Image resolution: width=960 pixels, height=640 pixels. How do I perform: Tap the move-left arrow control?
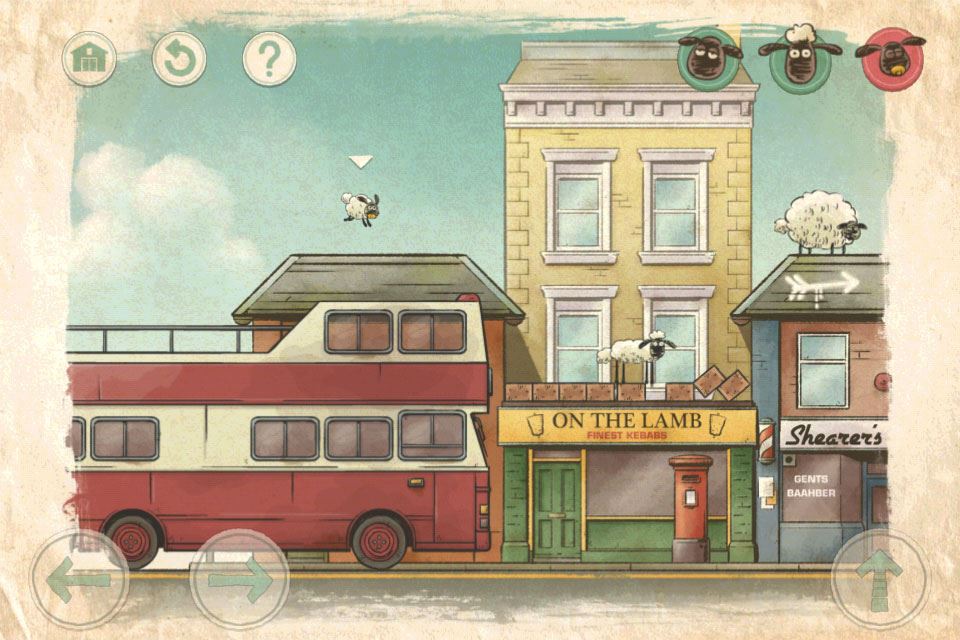point(79,578)
